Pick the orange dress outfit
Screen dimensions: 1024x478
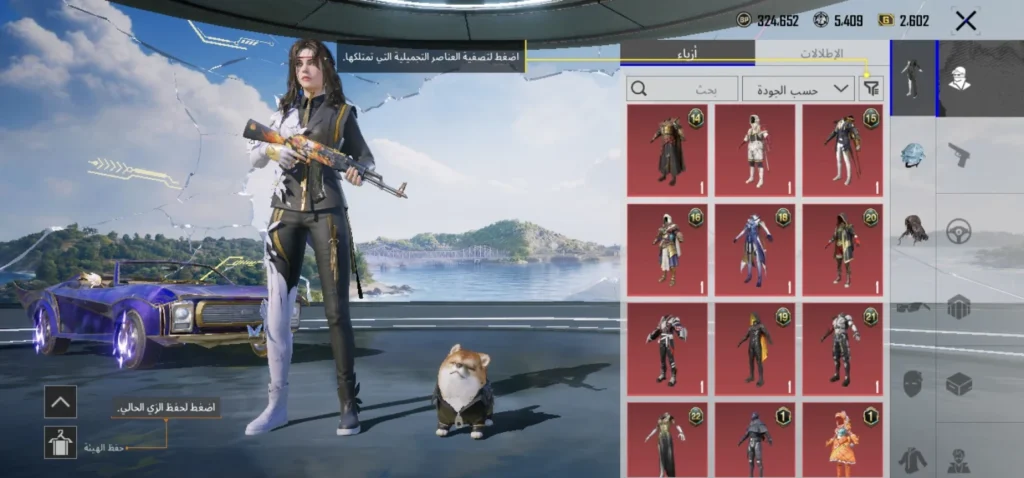pyautogui.click(x=843, y=440)
